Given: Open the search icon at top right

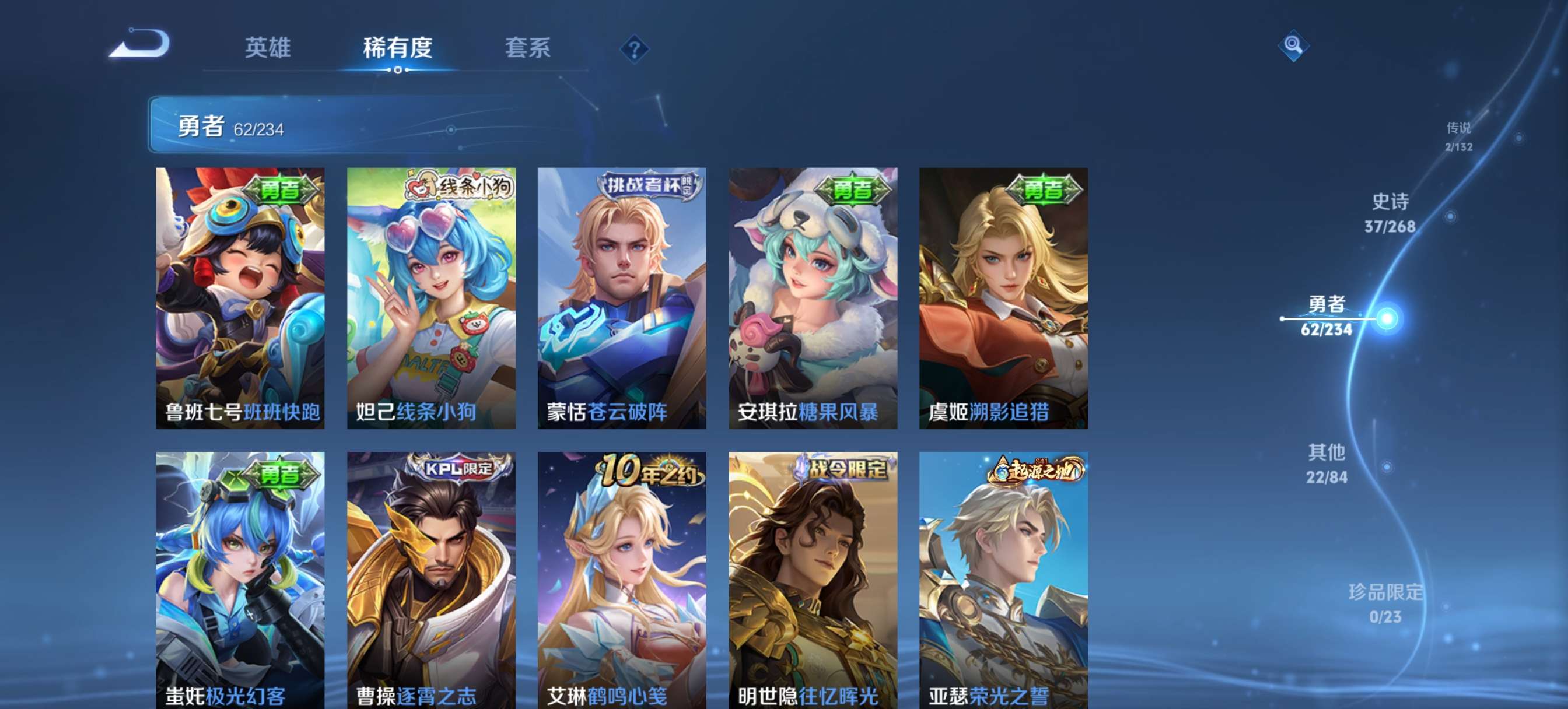Looking at the screenshot, I should click(x=1293, y=45).
